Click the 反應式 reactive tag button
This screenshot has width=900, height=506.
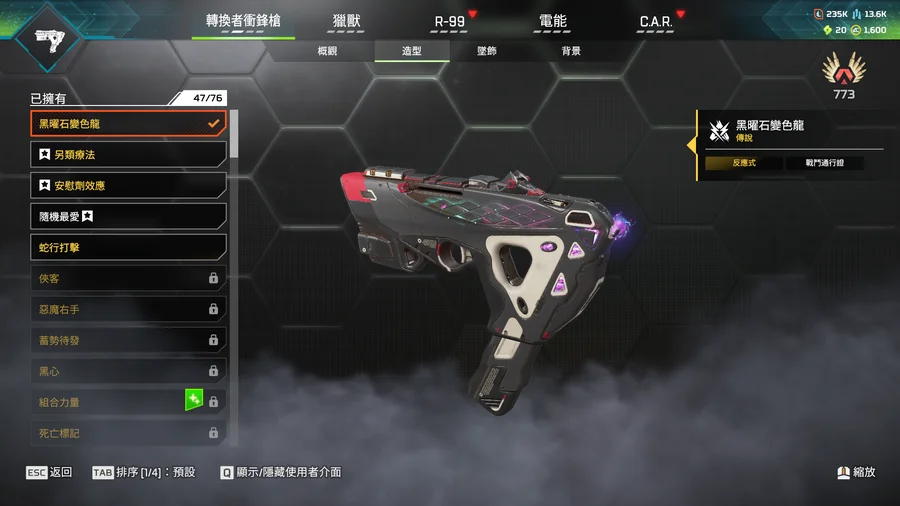coord(744,163)
